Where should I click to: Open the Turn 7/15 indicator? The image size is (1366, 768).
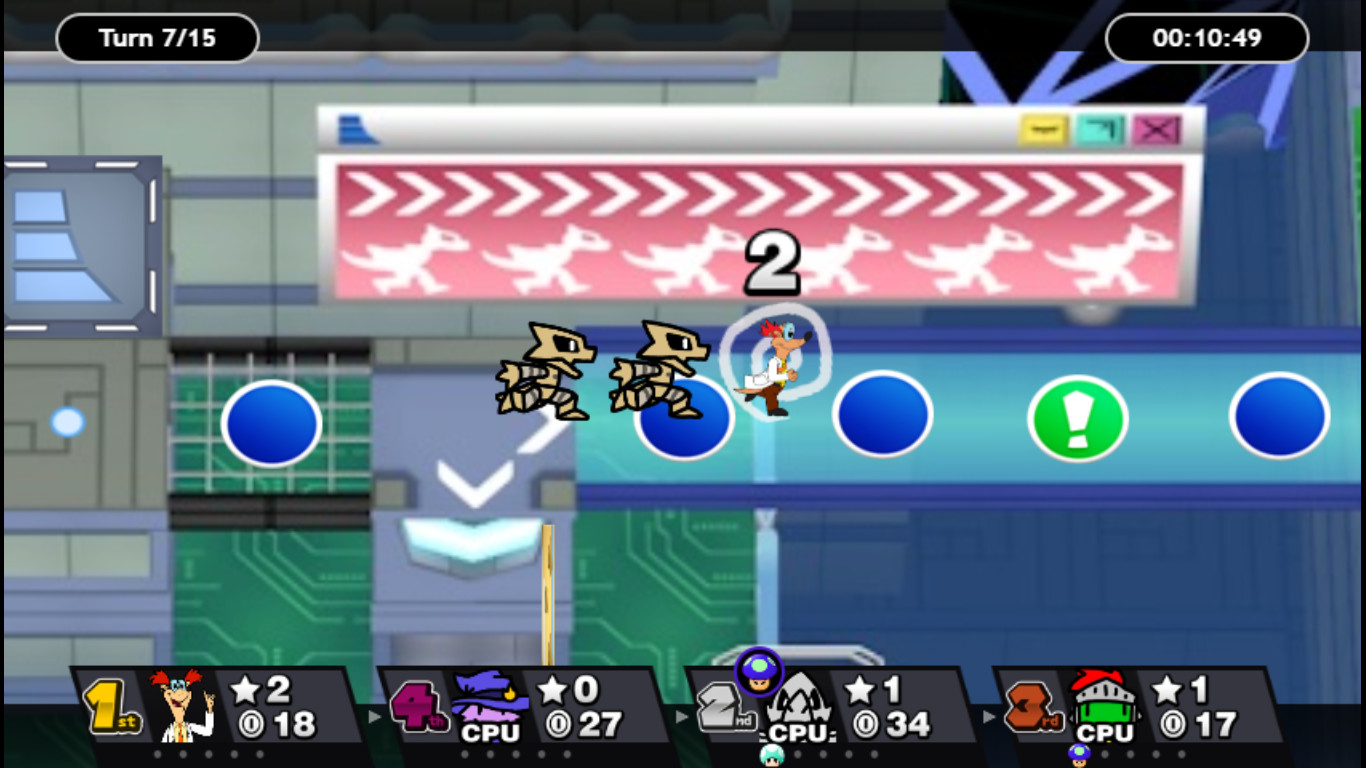(x=156, y=38)
